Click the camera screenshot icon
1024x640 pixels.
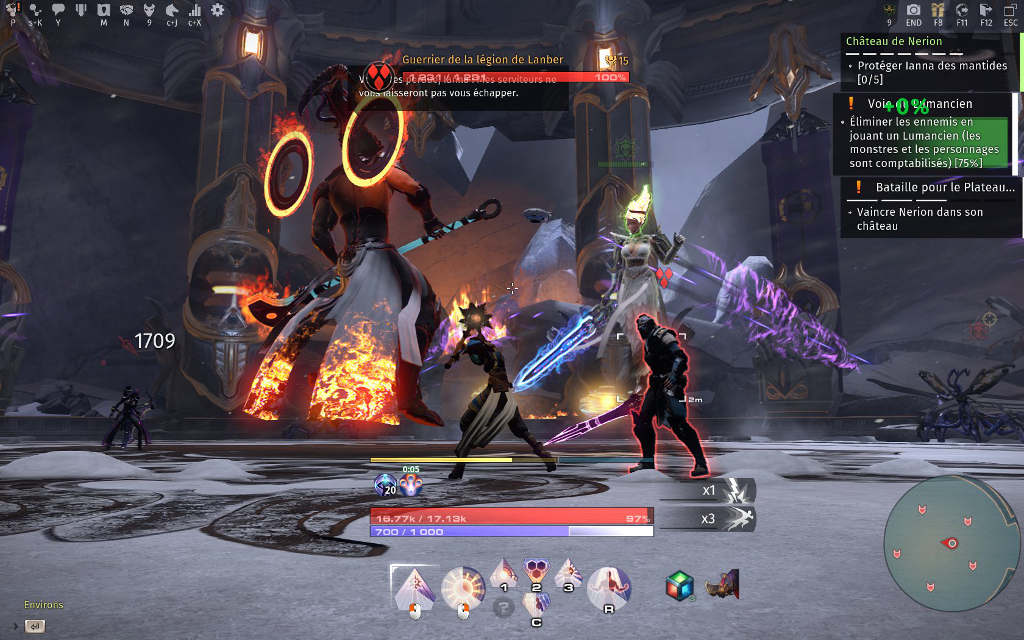coord(913,10)
